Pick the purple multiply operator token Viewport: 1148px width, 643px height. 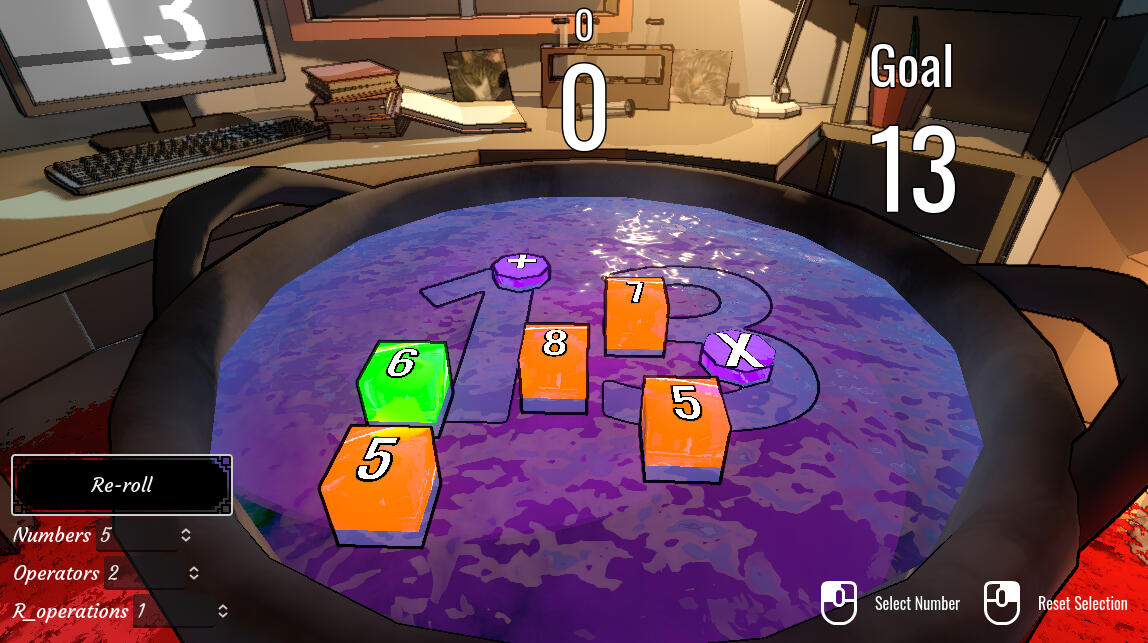(x=738, y=355)
